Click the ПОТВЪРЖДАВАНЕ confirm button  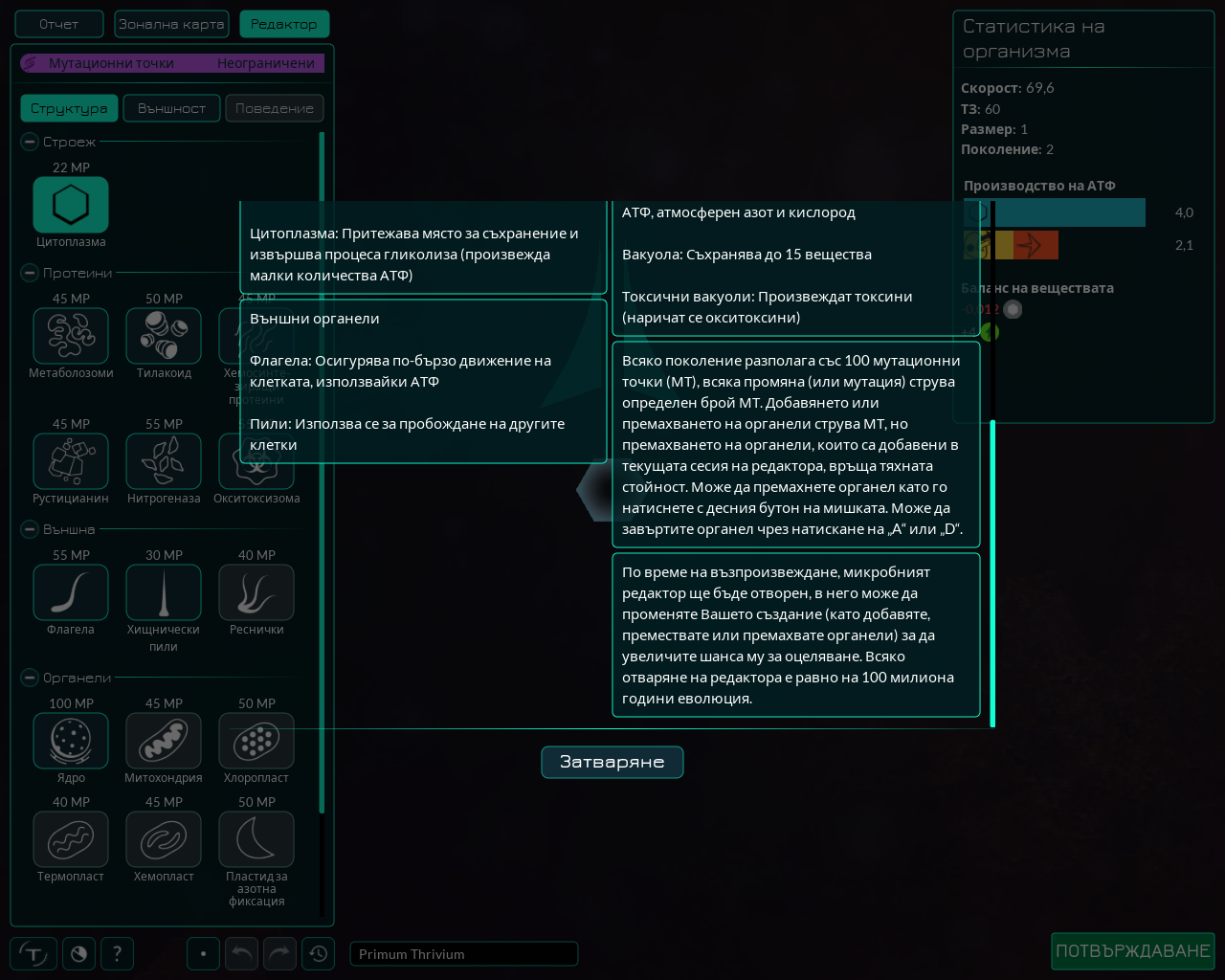[1133, 951]
